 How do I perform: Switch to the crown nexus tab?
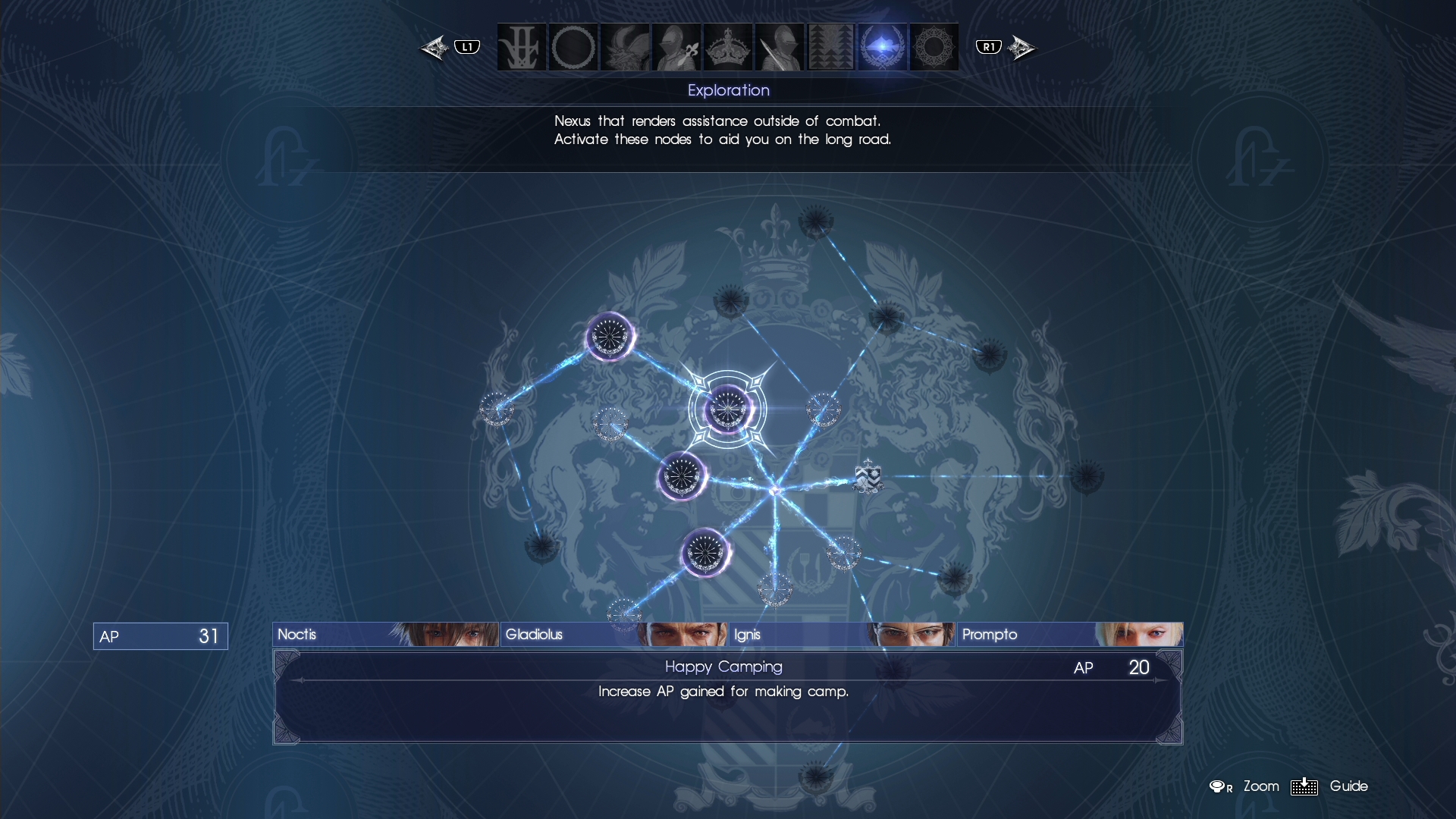coord(727,47)
